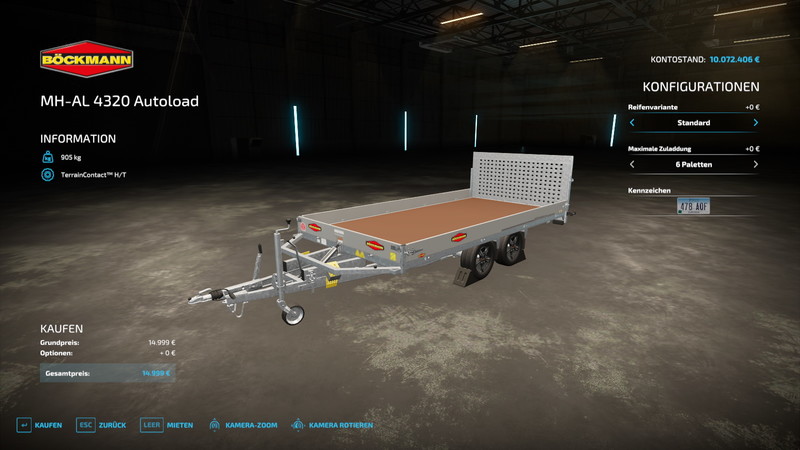
Task: Increase Maximale Zuladung pallet count
Action: coord(755,164)
